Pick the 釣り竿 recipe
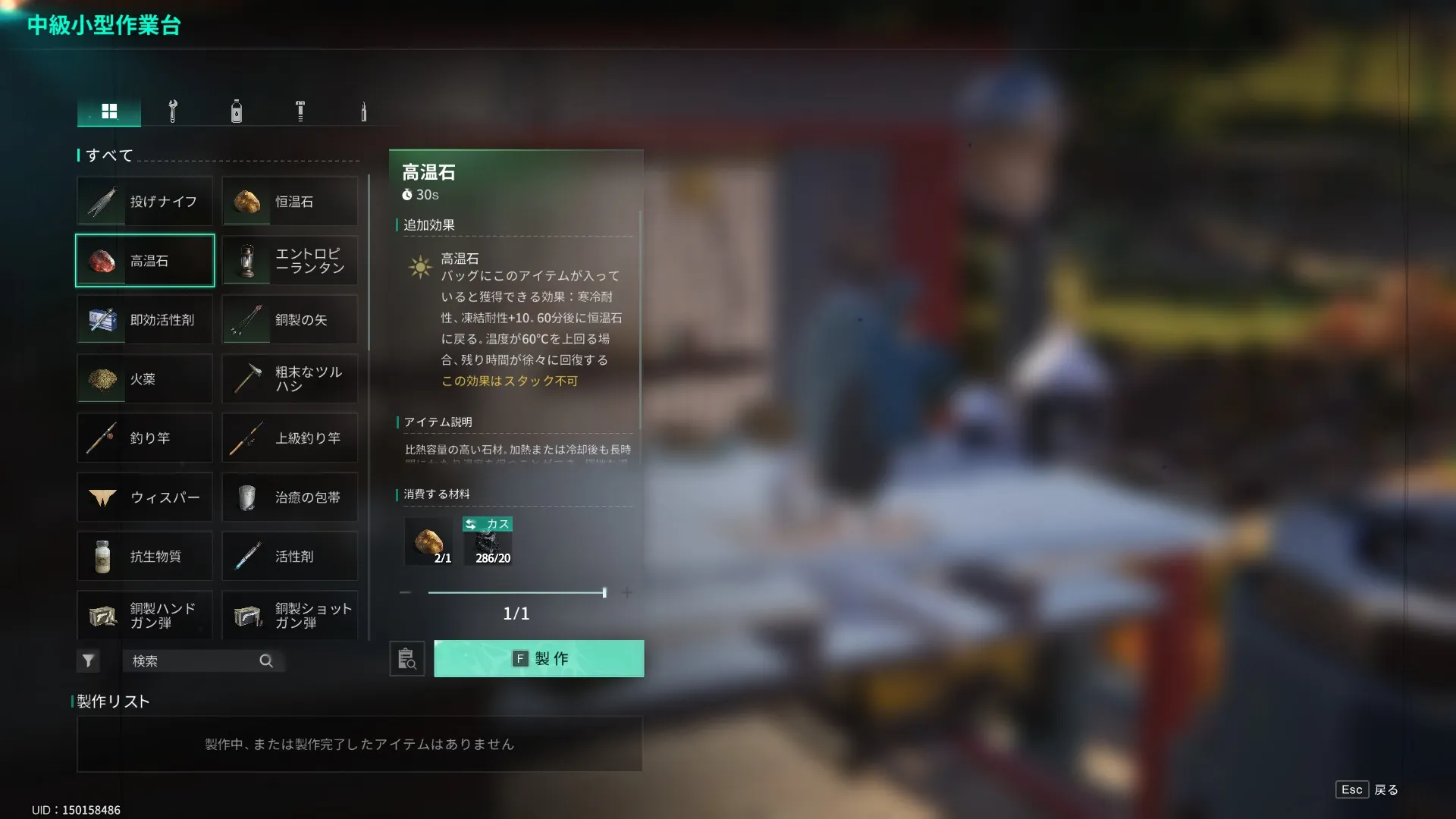 click(x=145, y=438)
